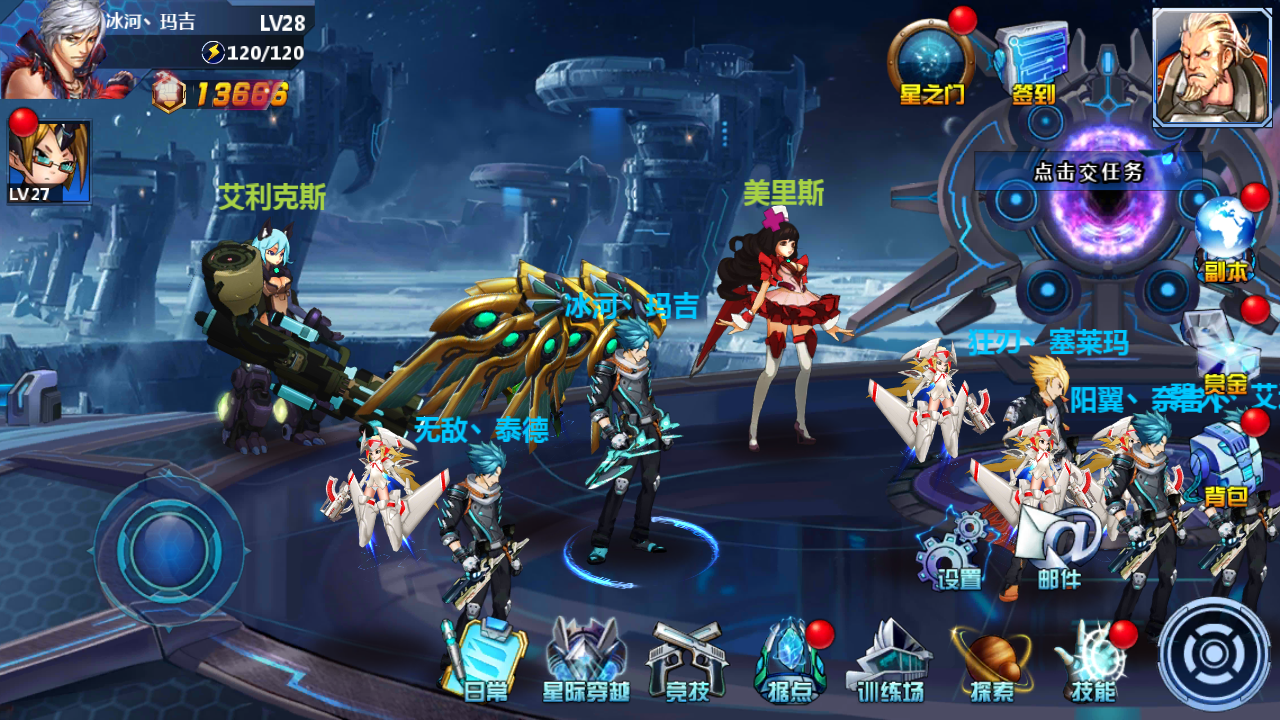Go to the 训练场 training ground
The height and width of the screenshot is (720, 1280).
click(890, 659)
